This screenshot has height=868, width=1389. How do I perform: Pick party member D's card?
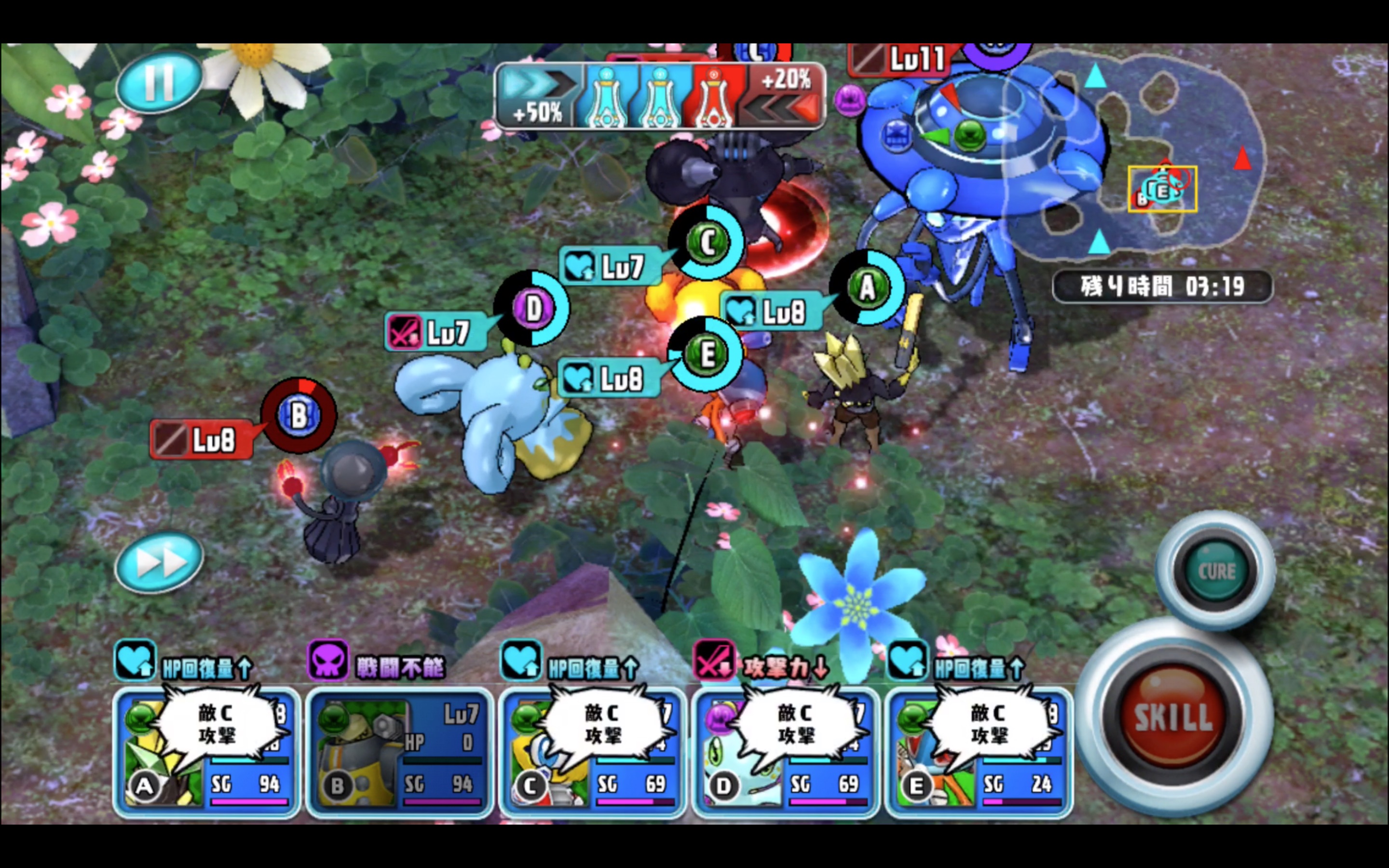click(785, 753)
